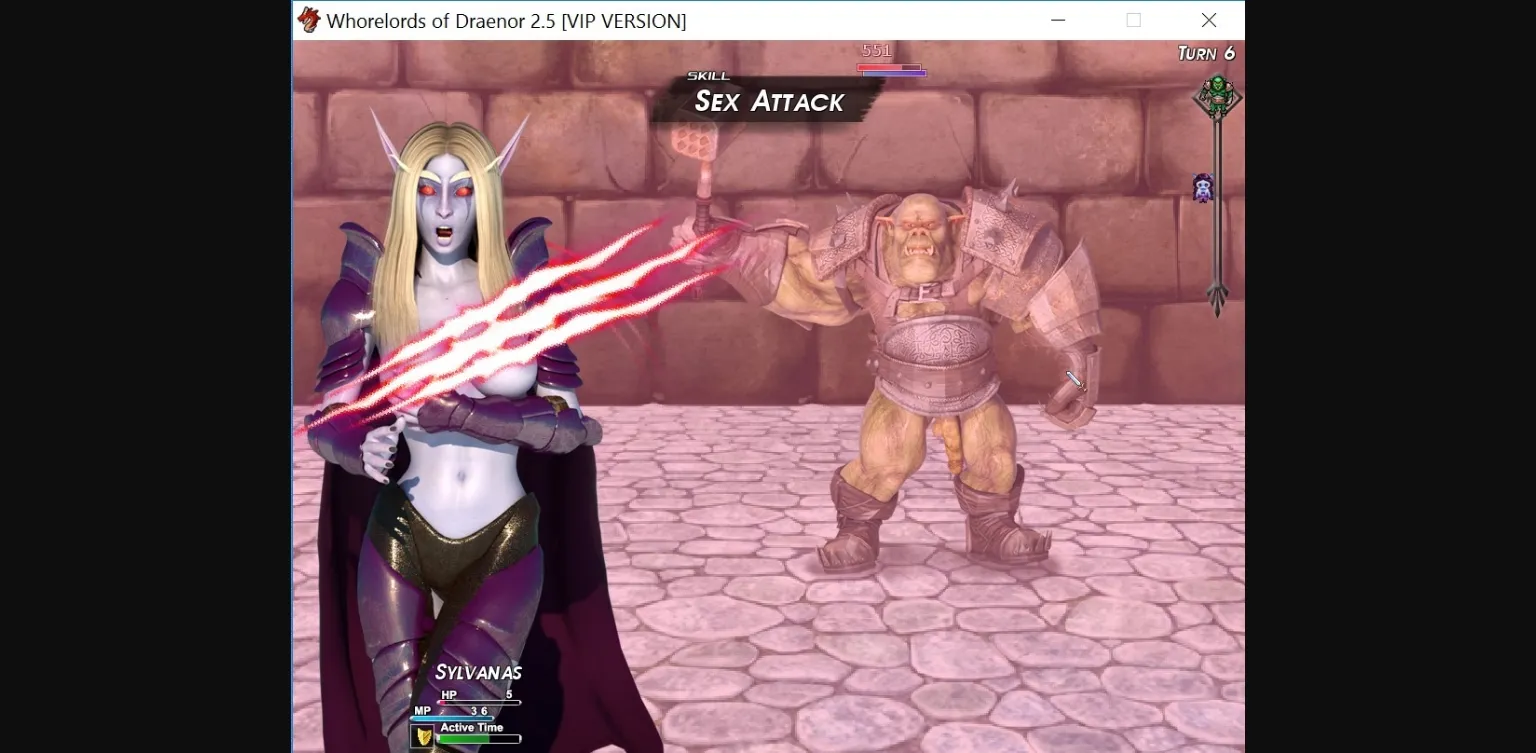The height and width of the screenshot is (753, 1536).
Task: Click the blue MP bar showing 36
Action: (451, 717)
